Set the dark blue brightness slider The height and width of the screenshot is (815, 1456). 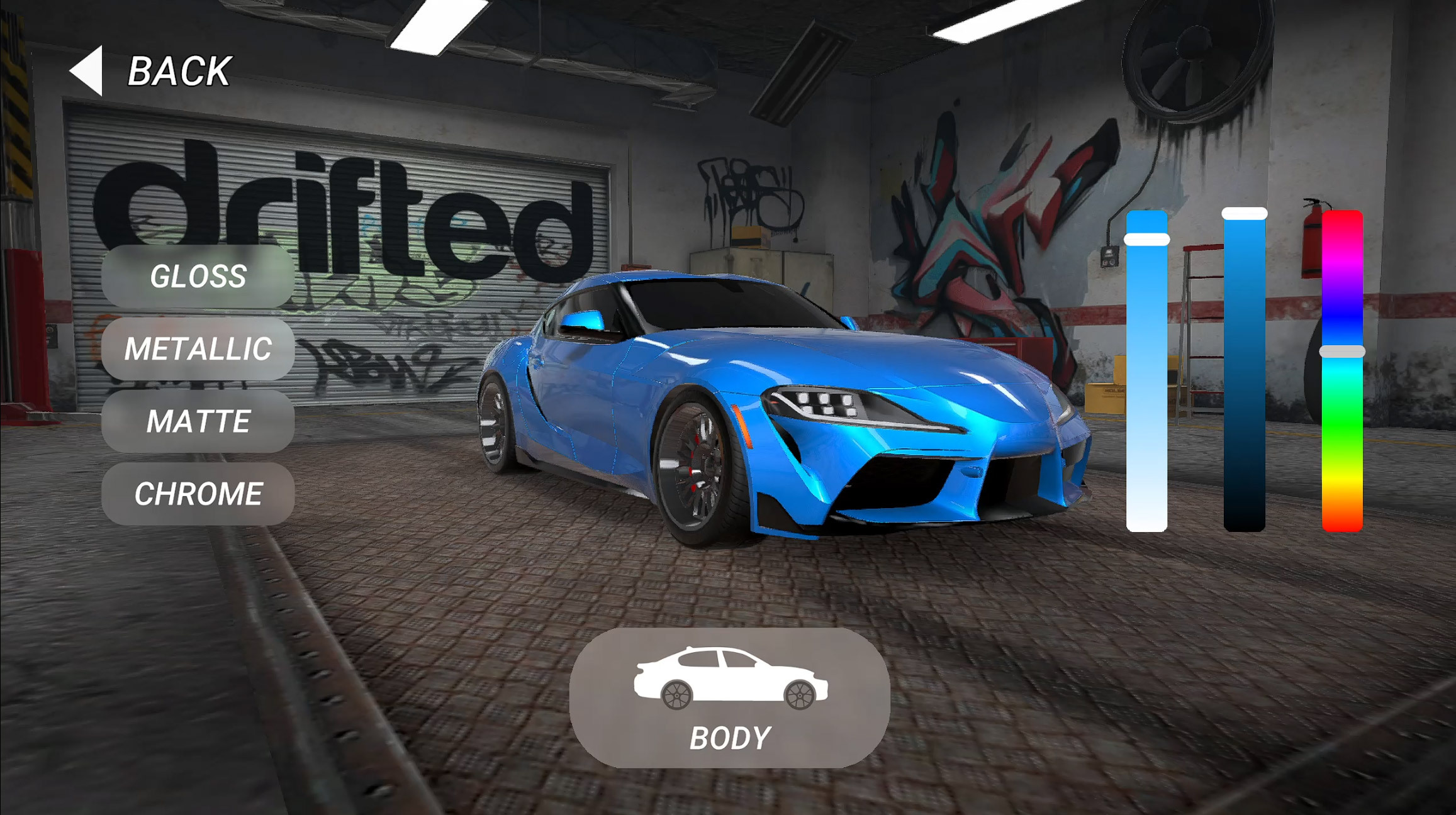pyautogui.click(x=1244, y=371)
